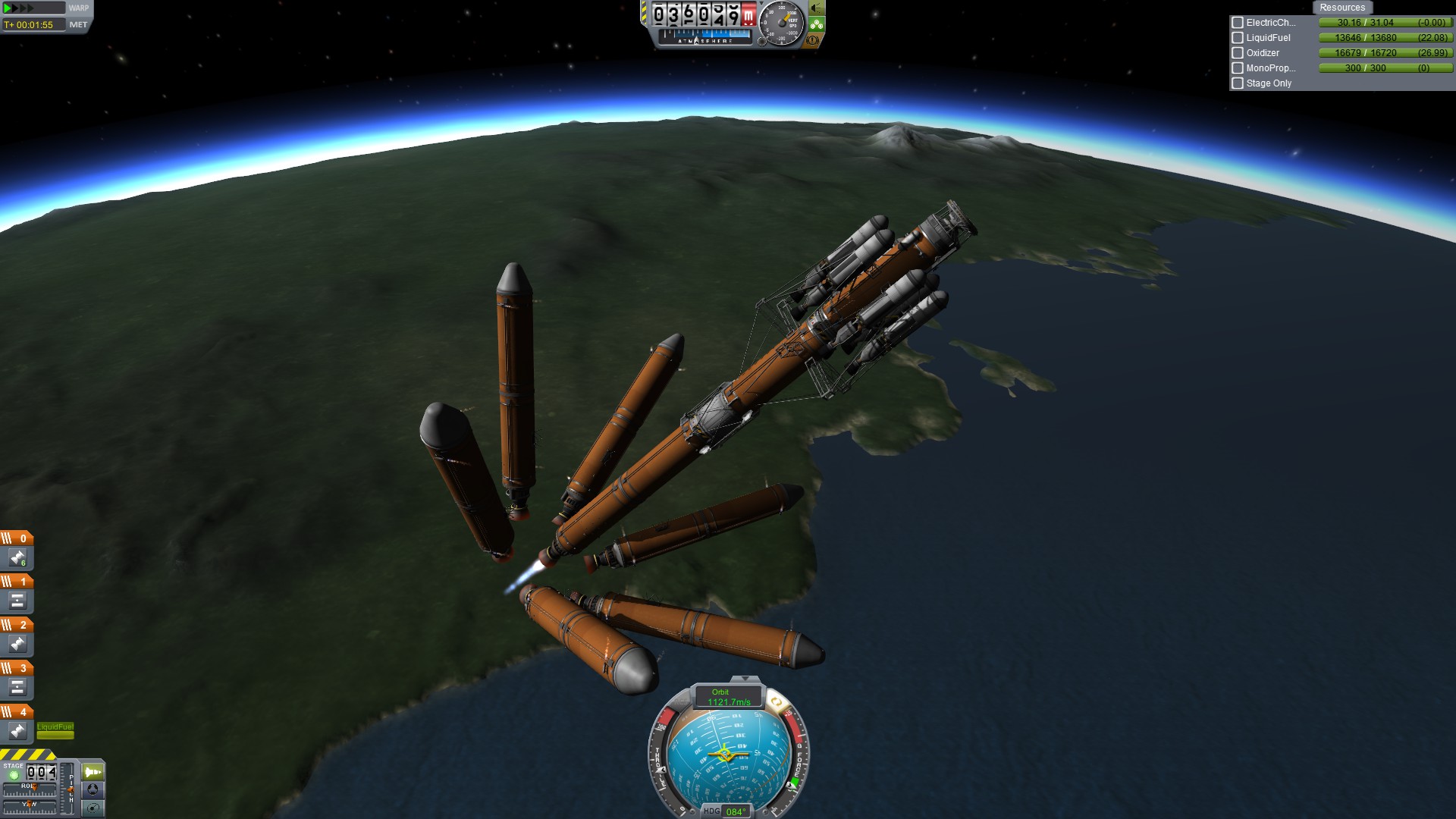The image size is (1456, 819).
Task: Switch to staging control mode
Action: tap(93, 772)
